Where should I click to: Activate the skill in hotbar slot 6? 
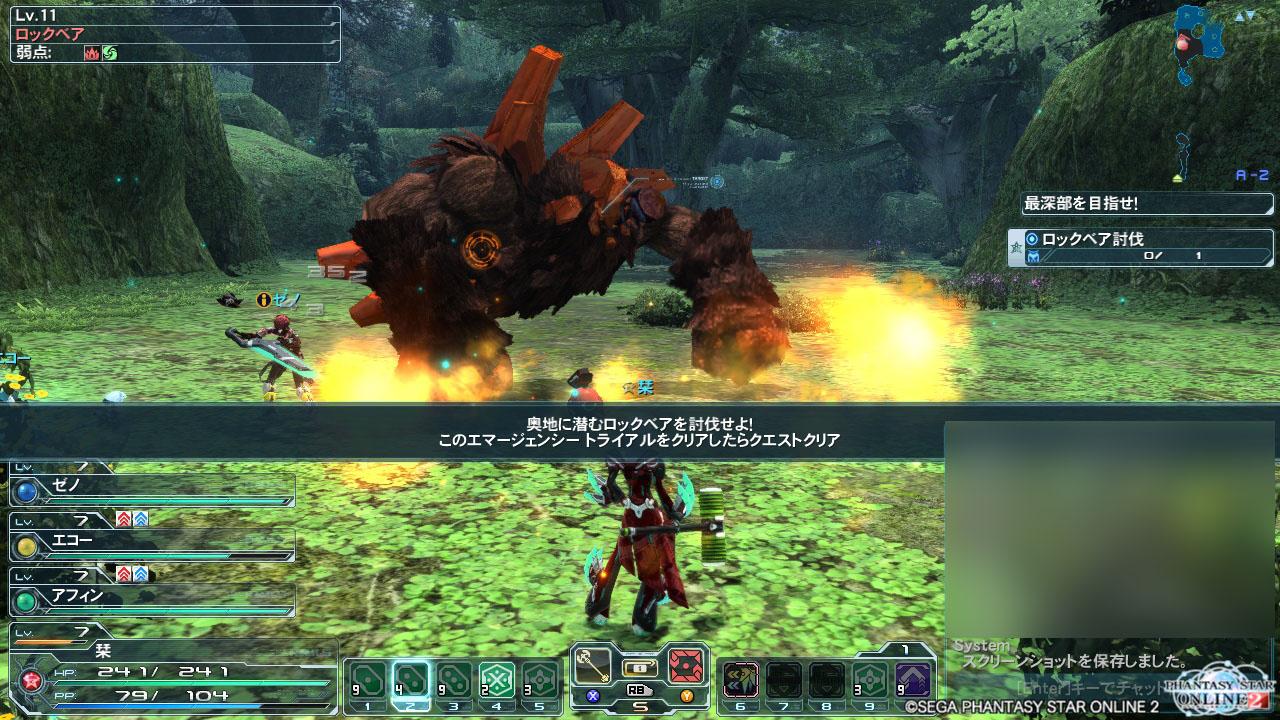740,680
